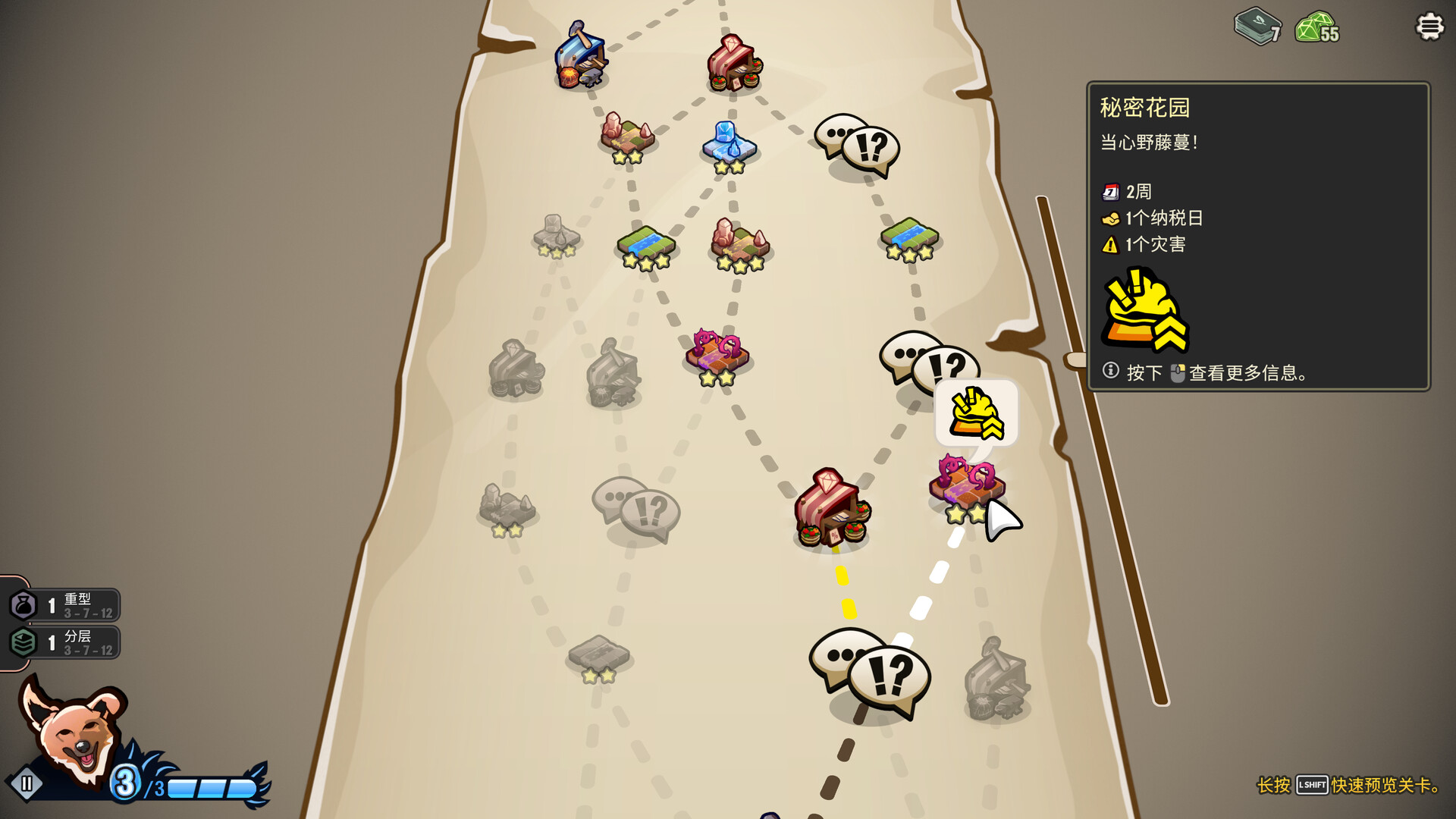Open the hamburger menu button
1456x819 pixels.
point(1429,27)
